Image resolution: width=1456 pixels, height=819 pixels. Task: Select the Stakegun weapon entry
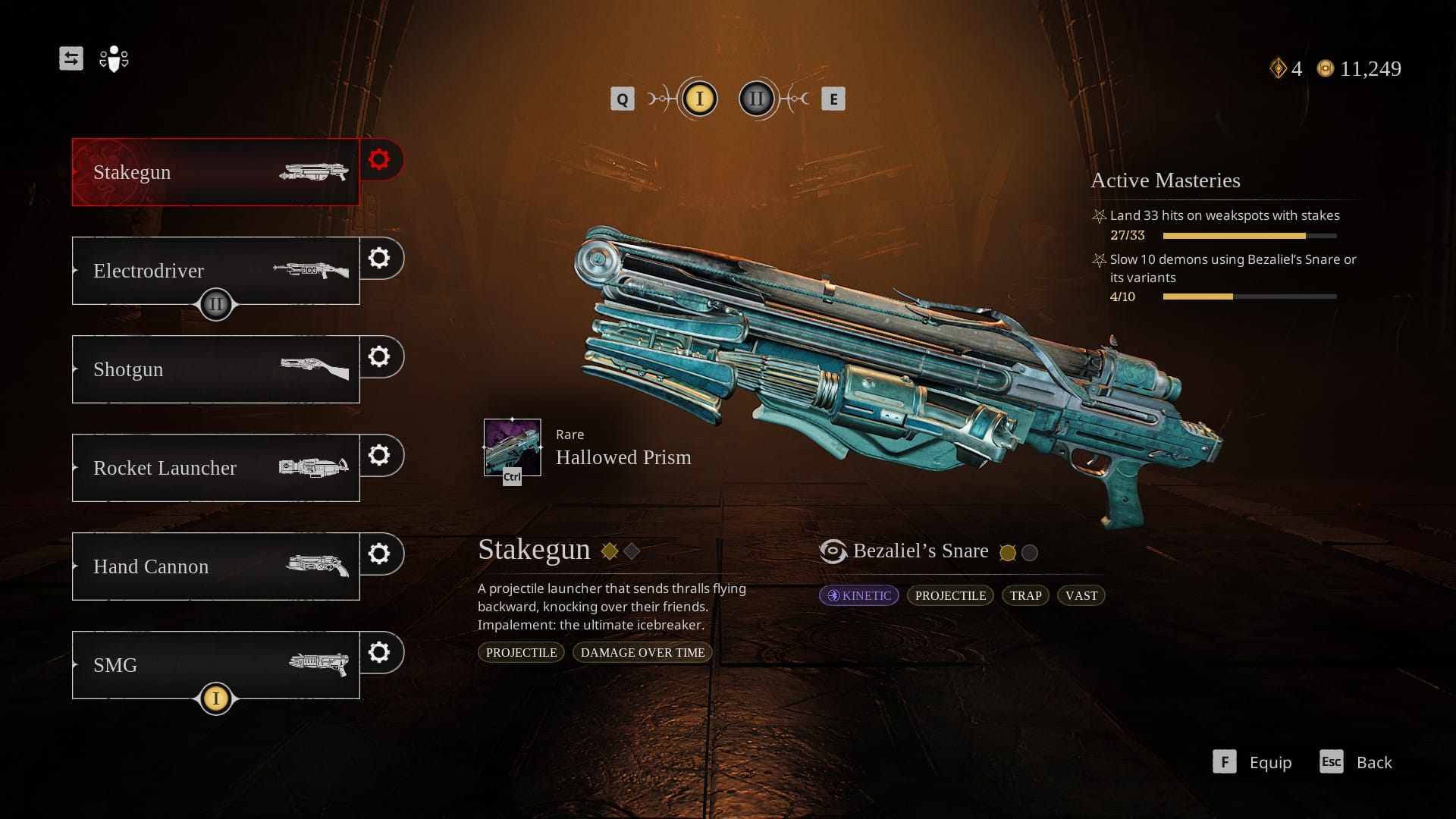pos(215,172)
